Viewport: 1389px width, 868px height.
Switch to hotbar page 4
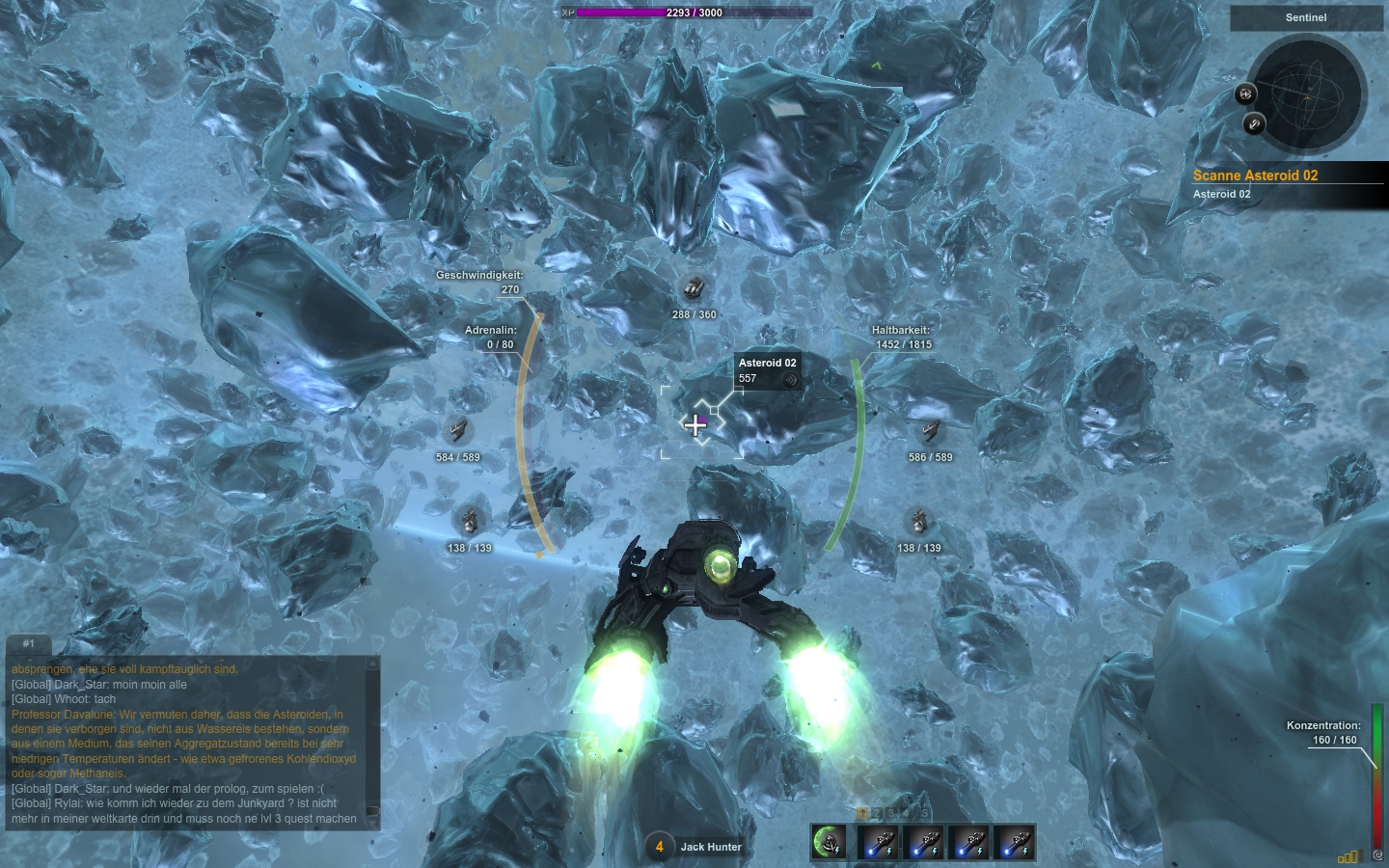[x=908, y=814]
